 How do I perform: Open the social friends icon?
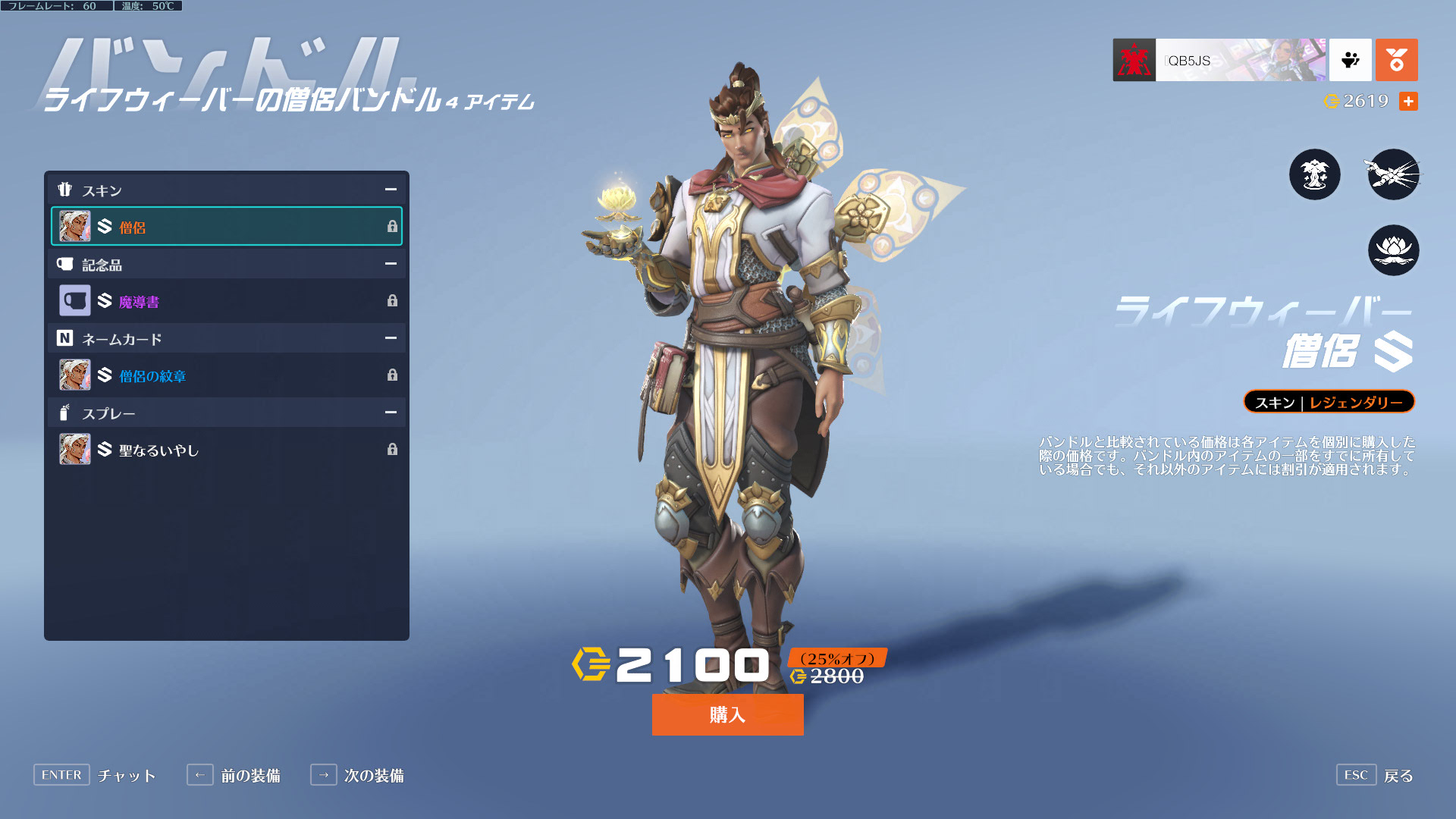click(x=1350, y=60)
